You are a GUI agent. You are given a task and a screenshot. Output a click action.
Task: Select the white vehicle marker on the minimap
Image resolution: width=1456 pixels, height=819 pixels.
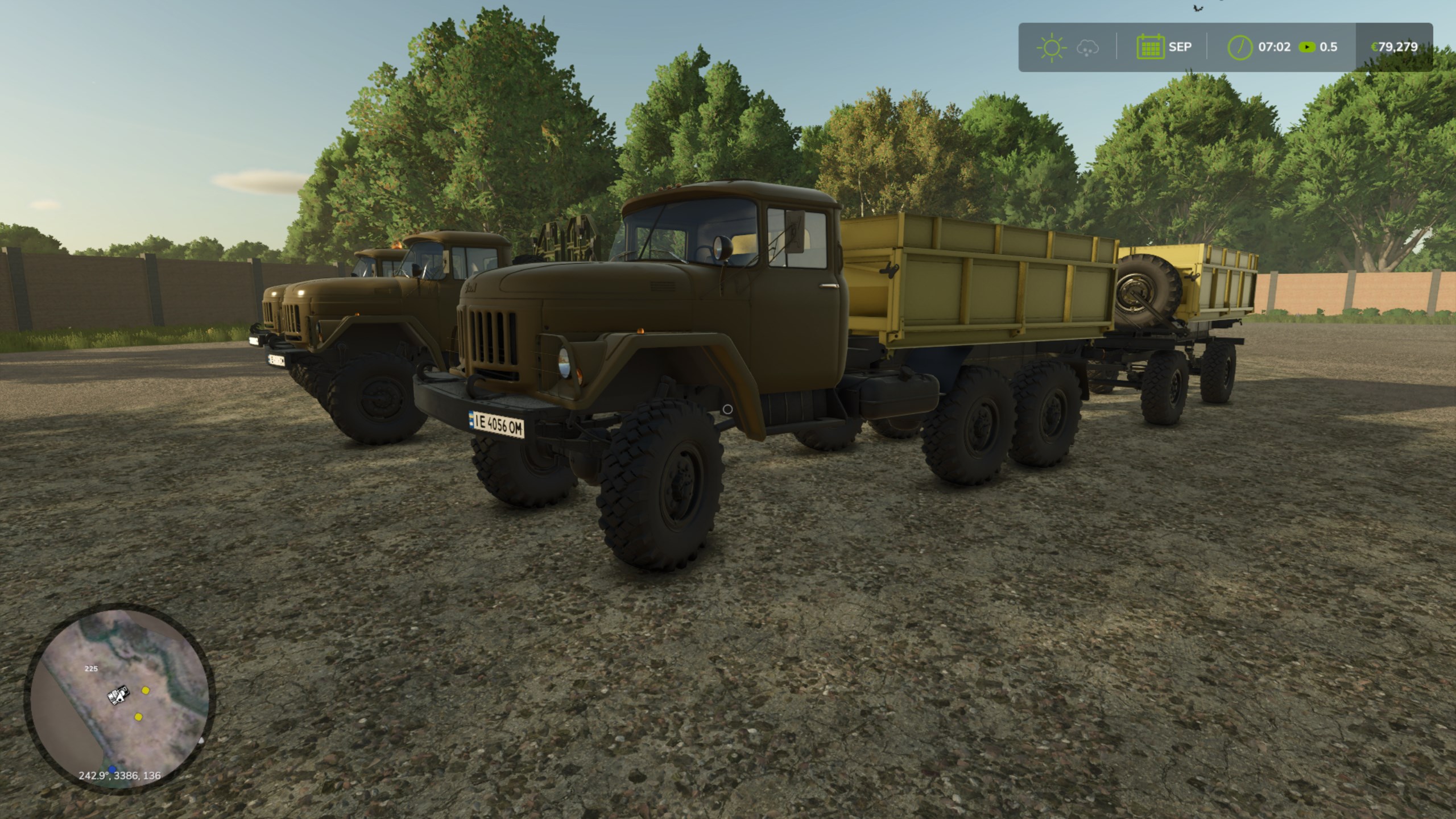click(x=119, y=695)
